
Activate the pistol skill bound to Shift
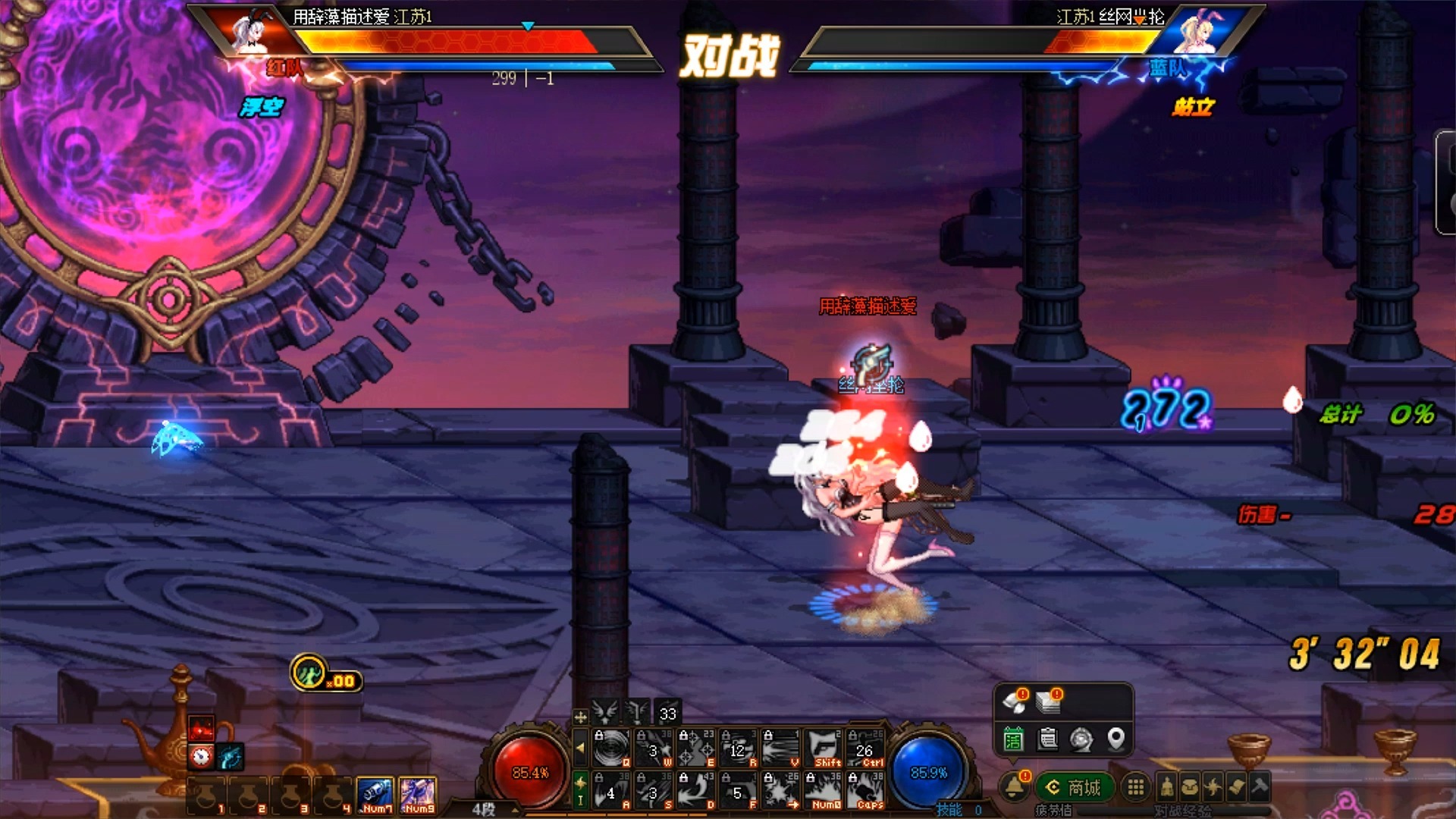[x=823, y=748]
